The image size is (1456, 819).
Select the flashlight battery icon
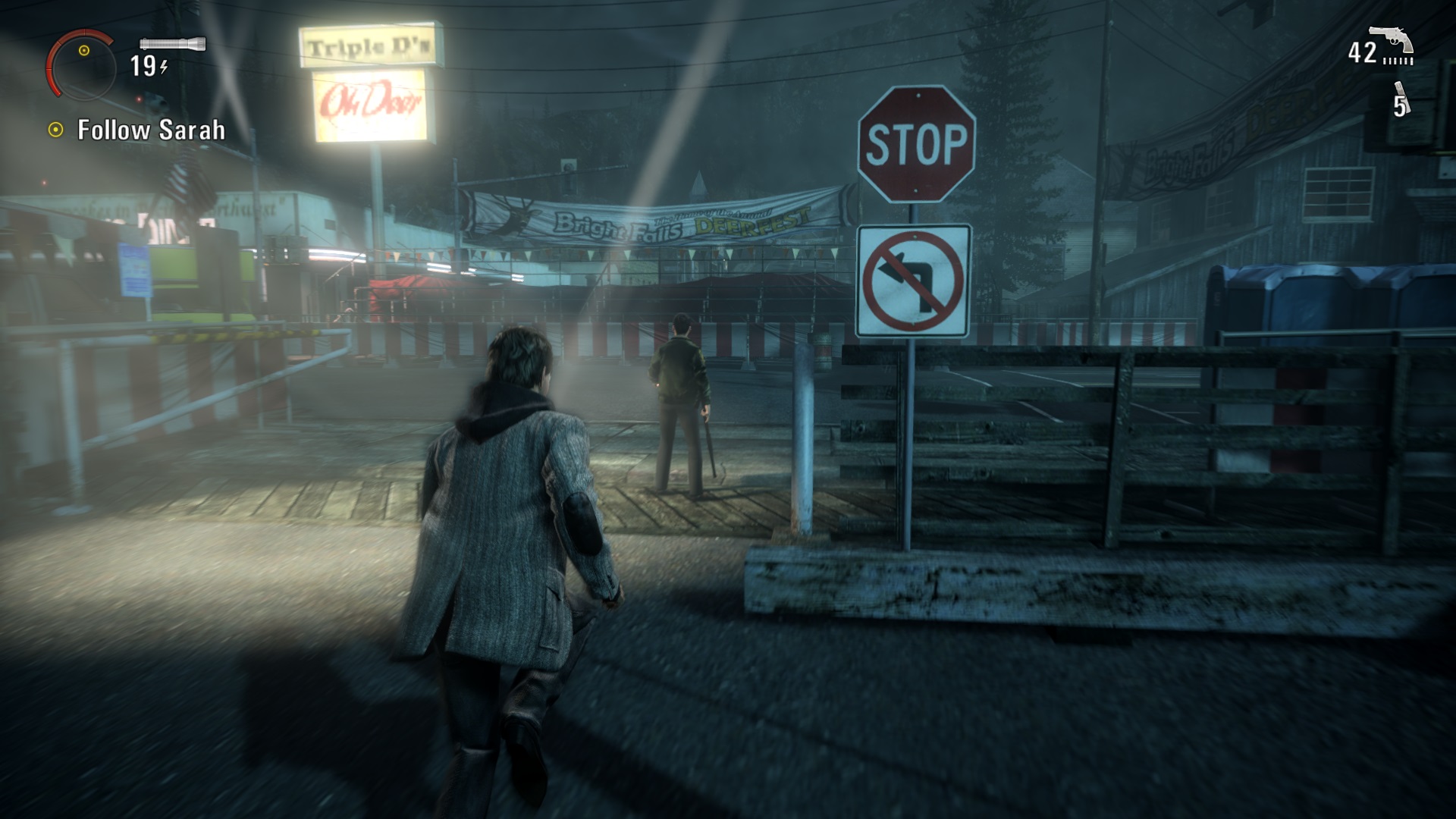click(x=173, y=44)
